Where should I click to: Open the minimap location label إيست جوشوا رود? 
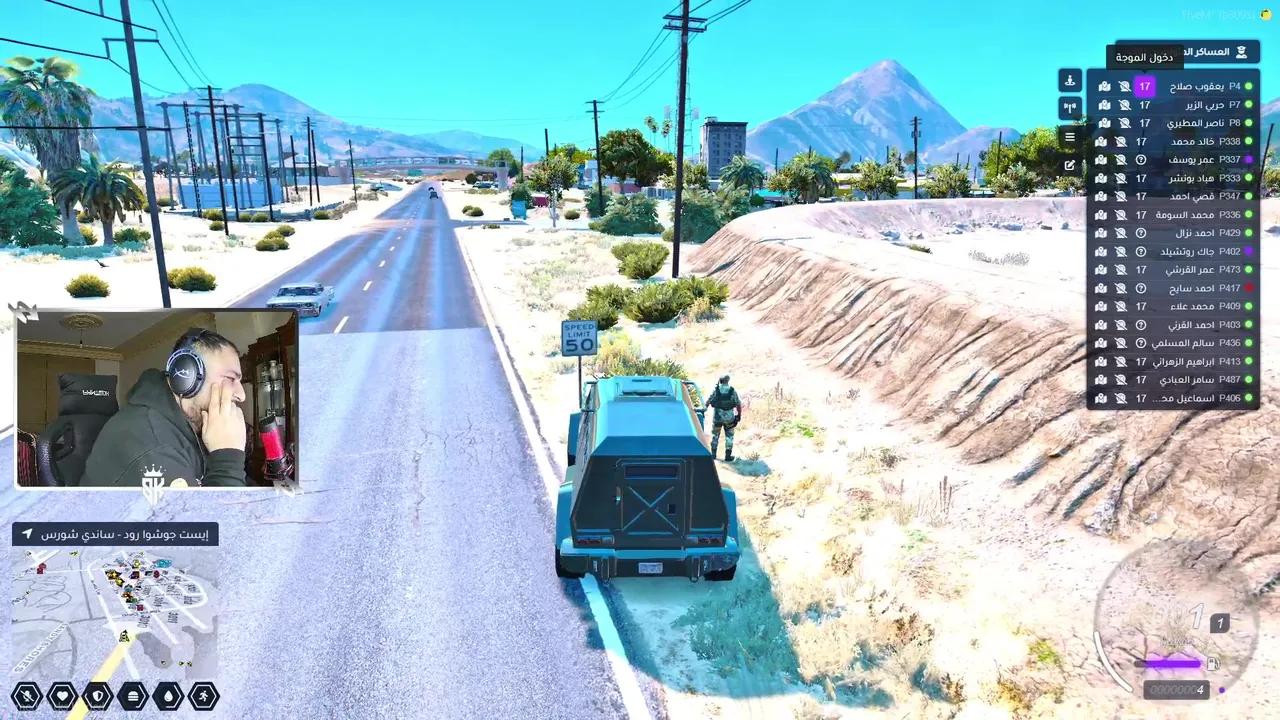120,534
